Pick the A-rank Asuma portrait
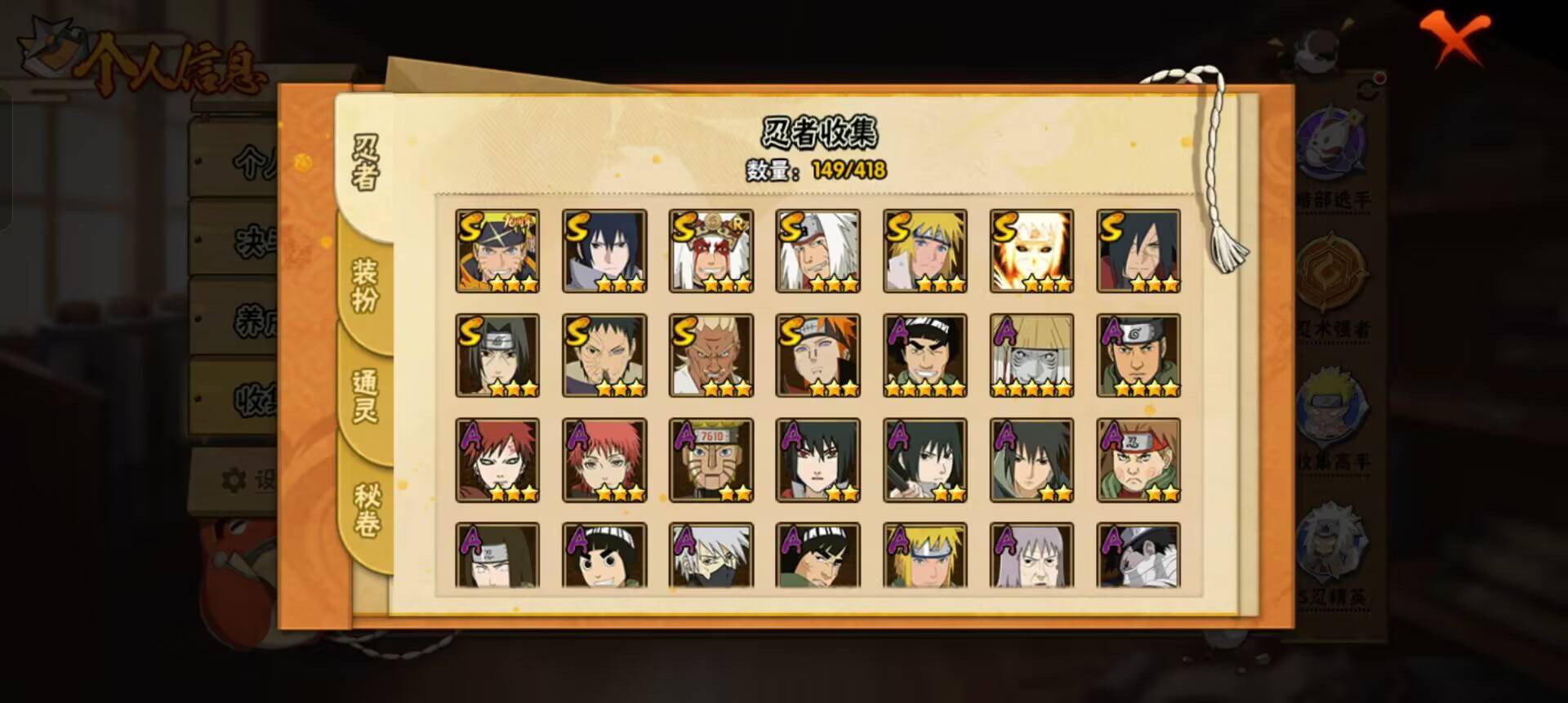1568x703 pixels. [x=1138, y=356]
